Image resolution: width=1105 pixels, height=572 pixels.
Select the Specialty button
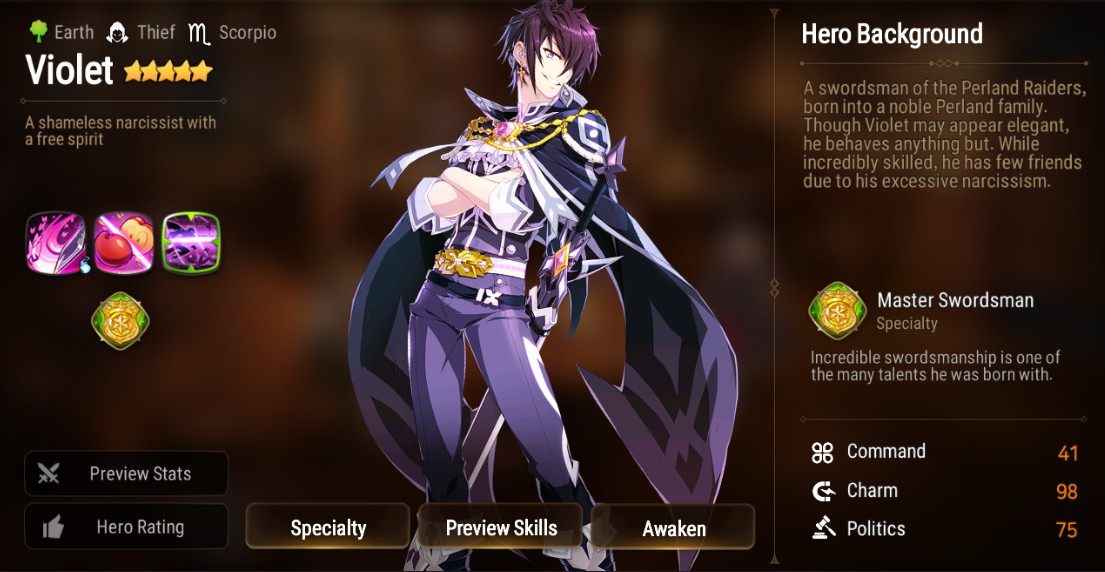point(328,528)
